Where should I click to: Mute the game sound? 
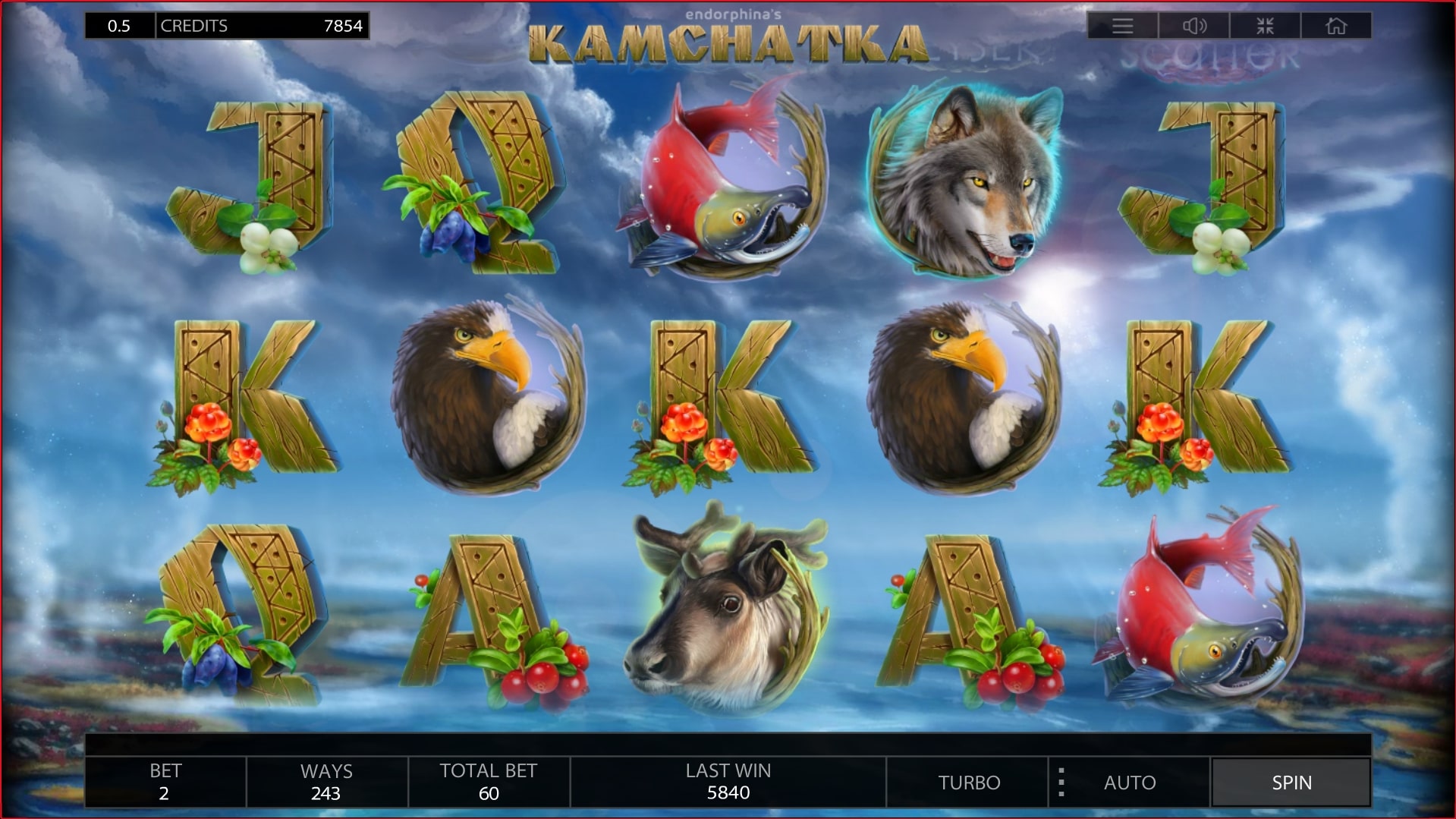click(x=1193, y=25)
